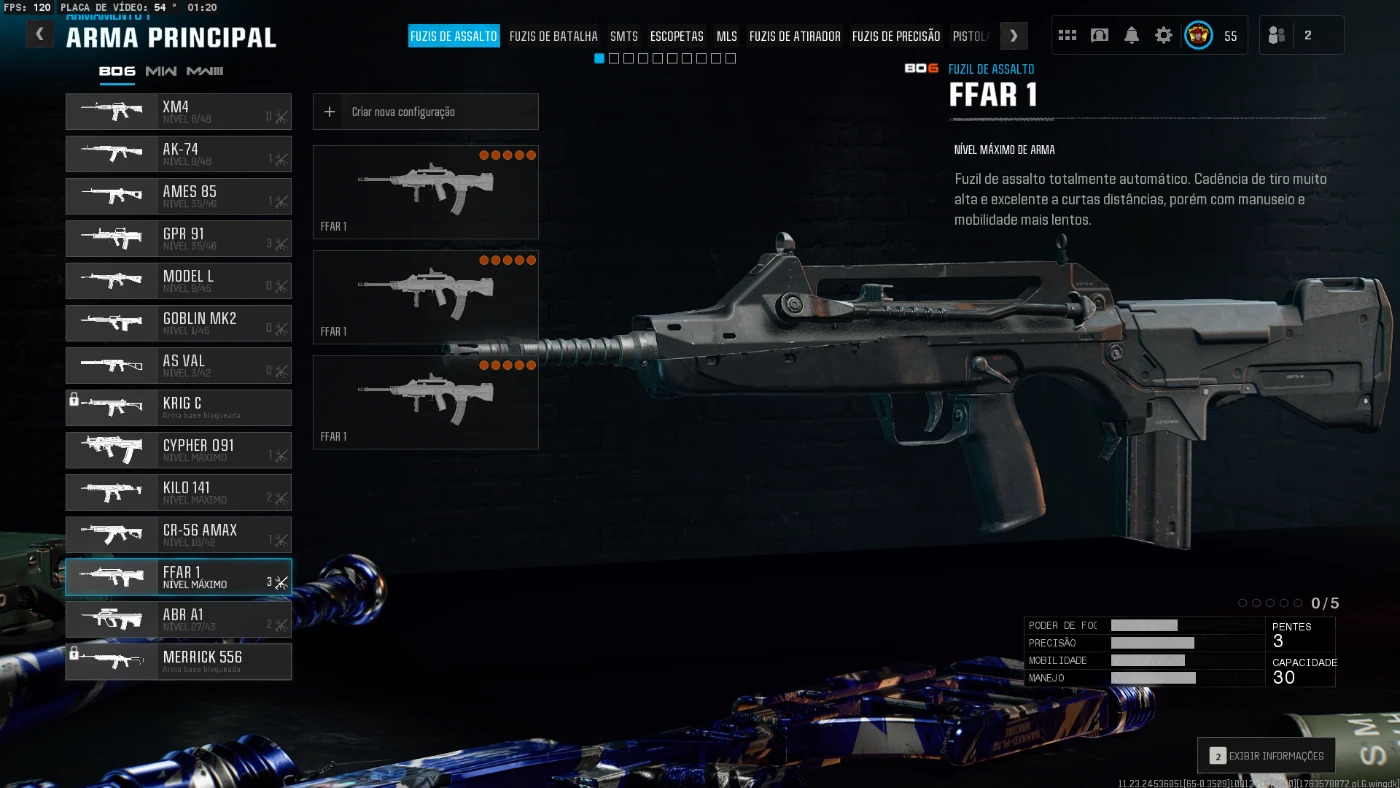
Task: Choose the CR-56 AMAX entry
Action: pos(179,534)
